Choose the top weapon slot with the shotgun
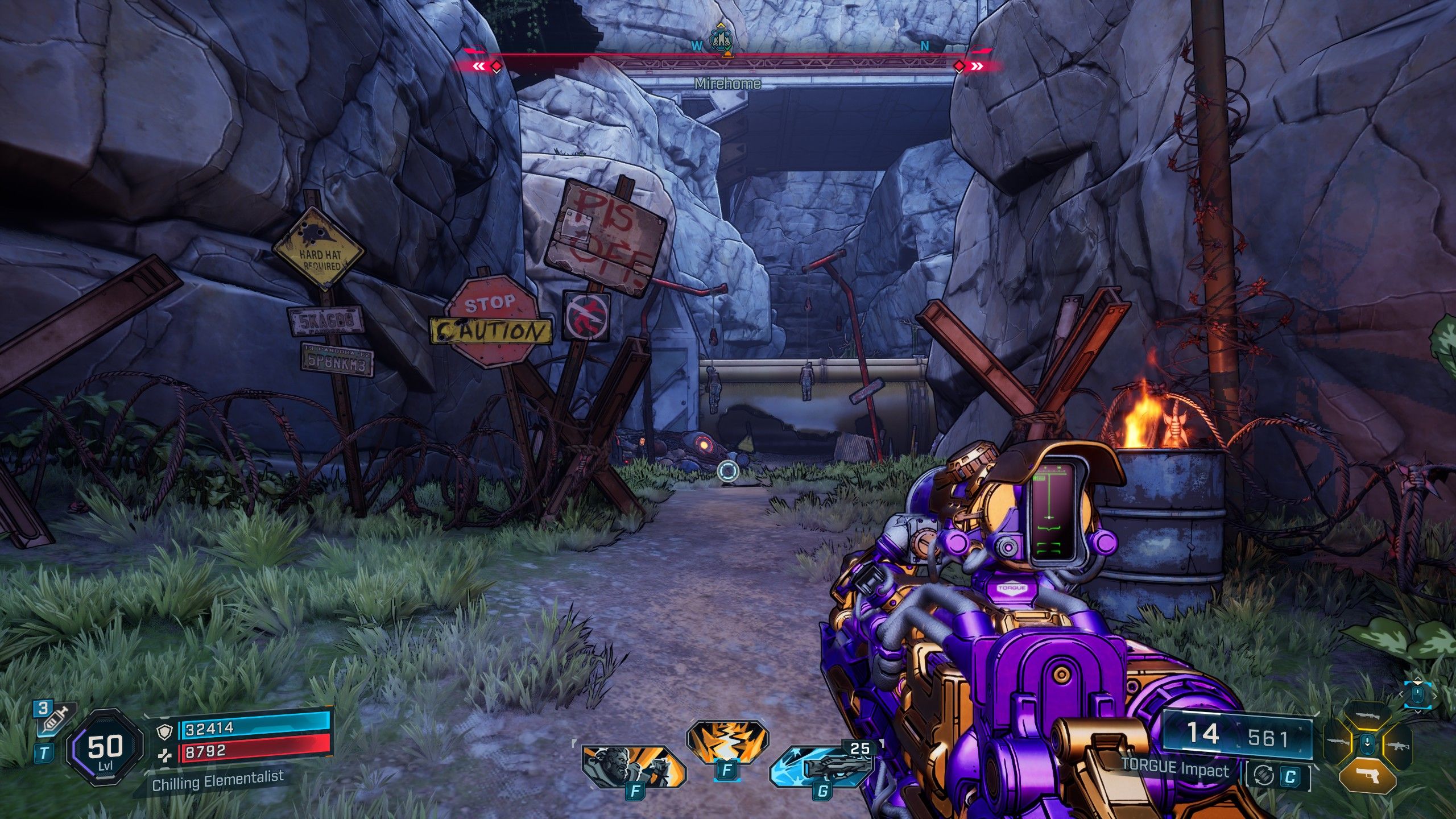The width and height of the screenshot is (1456, 819). [x=1367, y=715]
